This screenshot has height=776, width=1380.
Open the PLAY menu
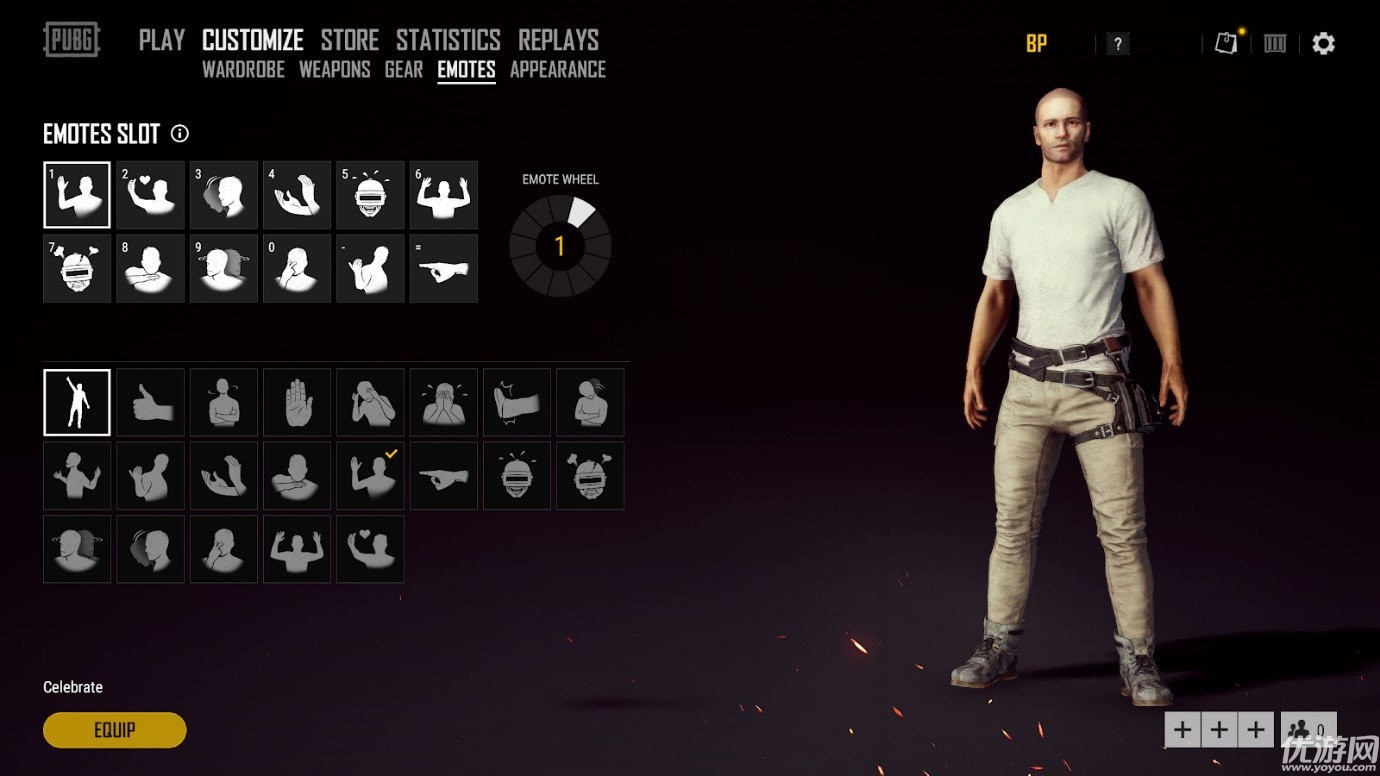pos(161,40)
